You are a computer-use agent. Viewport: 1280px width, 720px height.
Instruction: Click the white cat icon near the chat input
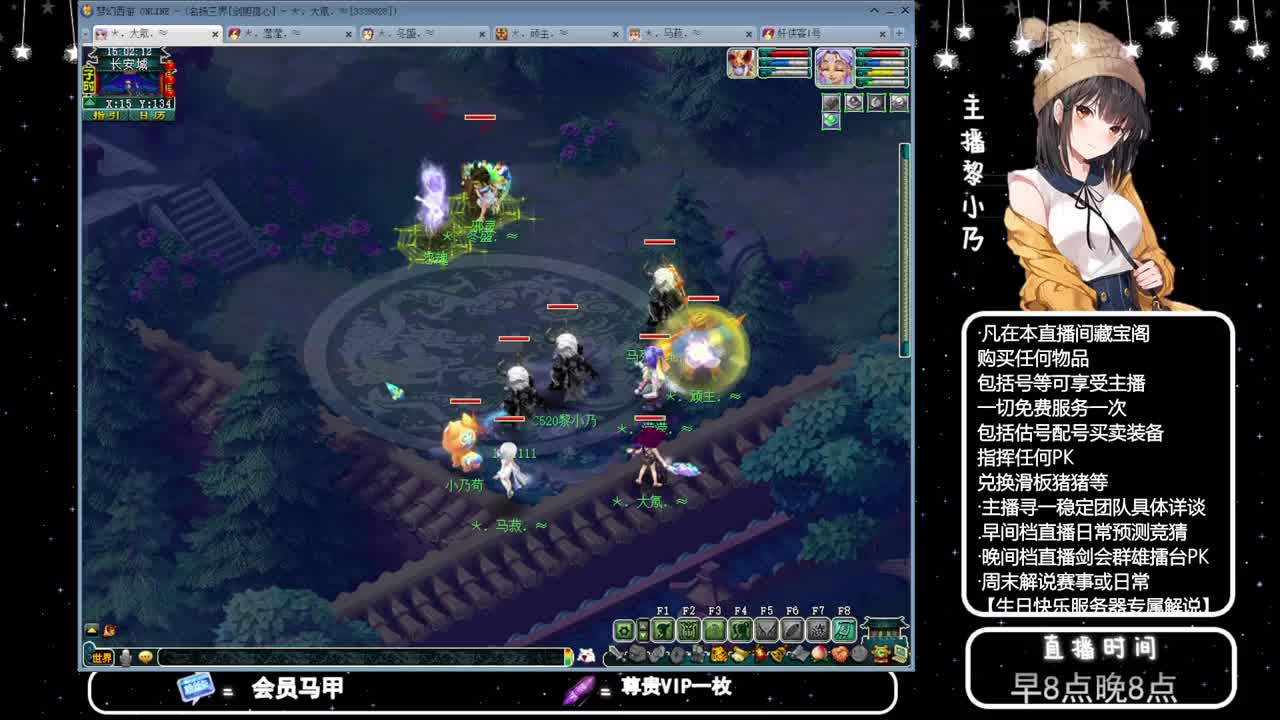click(x=585, y=656)
